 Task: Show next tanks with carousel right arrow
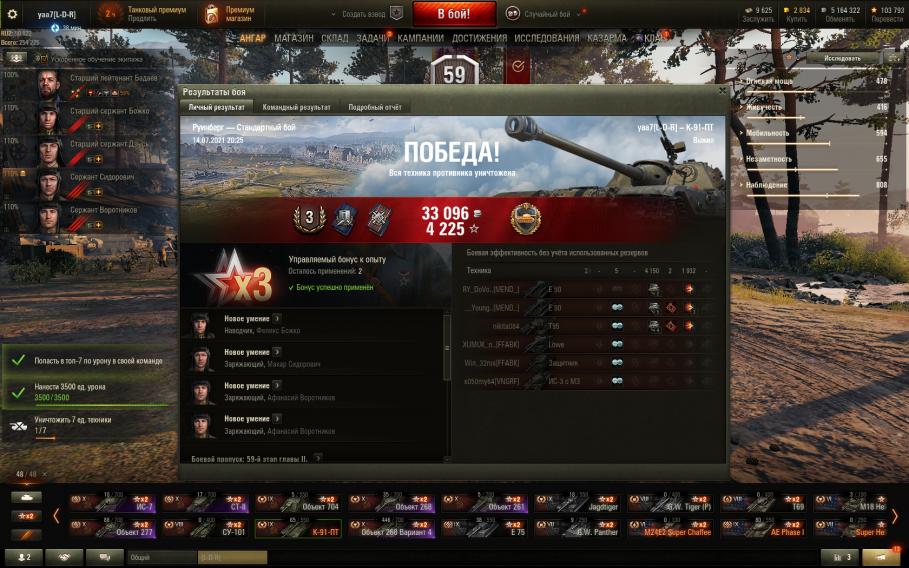[894, 516]
